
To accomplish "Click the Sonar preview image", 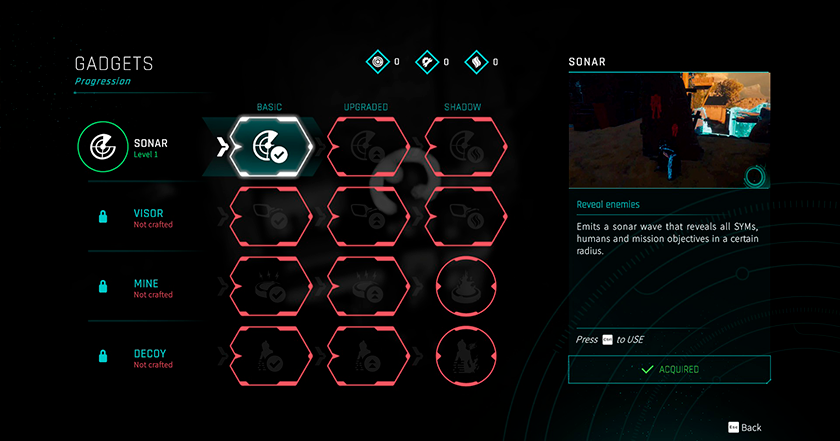I will coord(669,130).
